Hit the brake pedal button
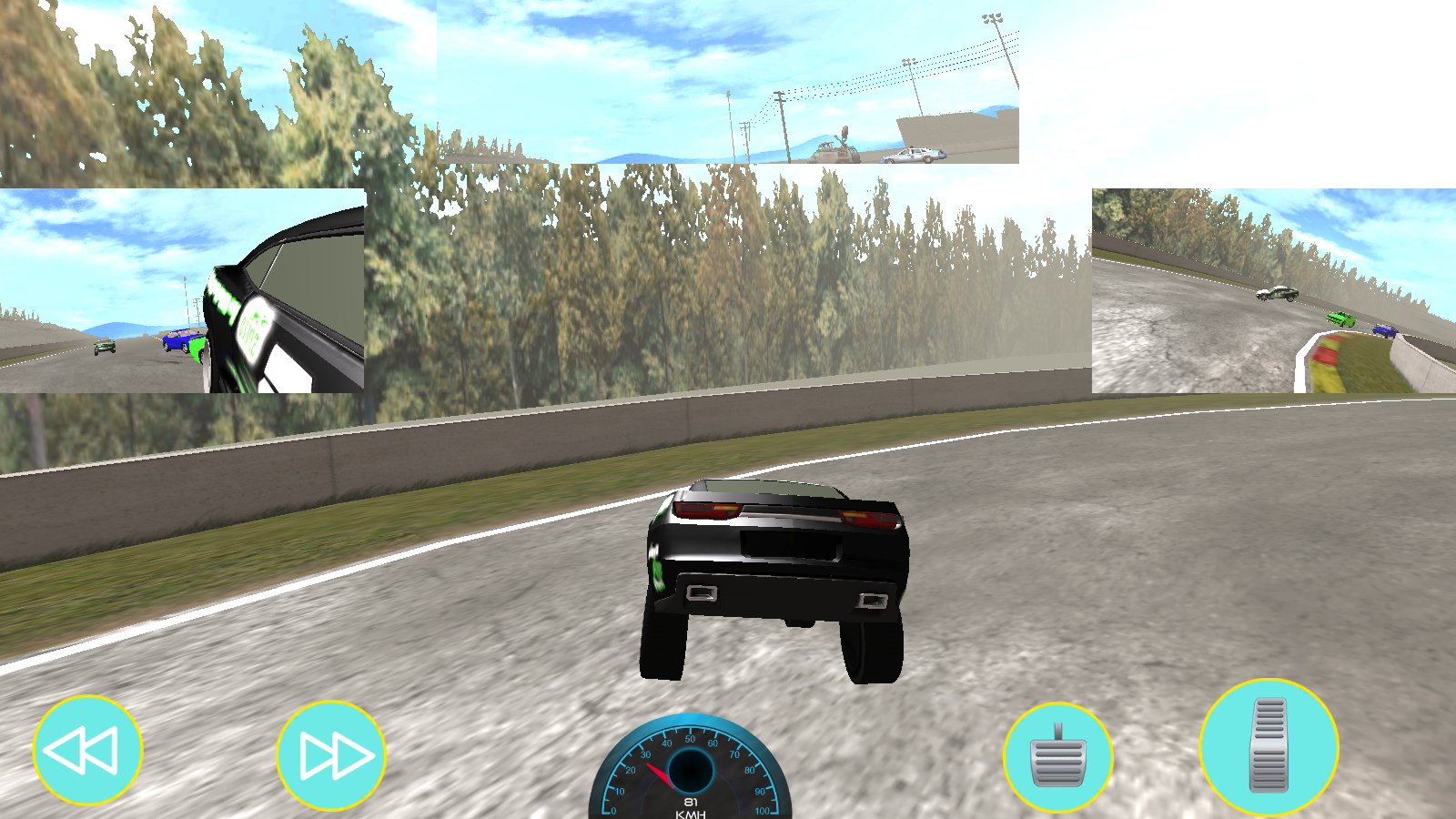This screenshot has height=819, width=1456. click(1057, 757)
